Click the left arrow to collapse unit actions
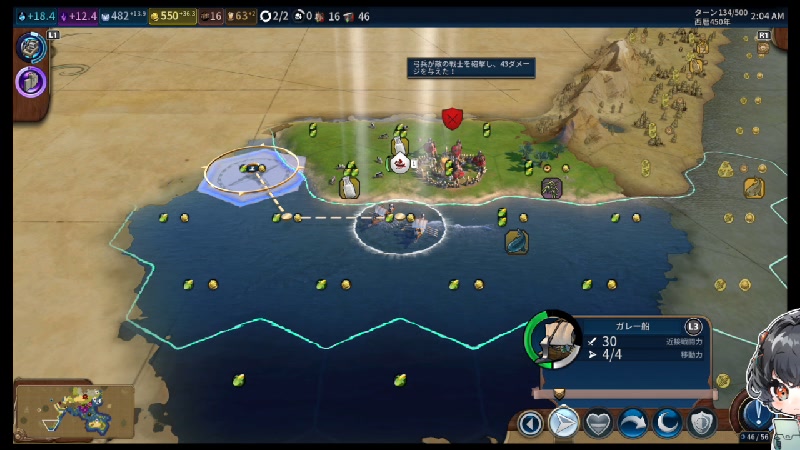The width and height of the screenshot is (800, 450). (531, 423)
